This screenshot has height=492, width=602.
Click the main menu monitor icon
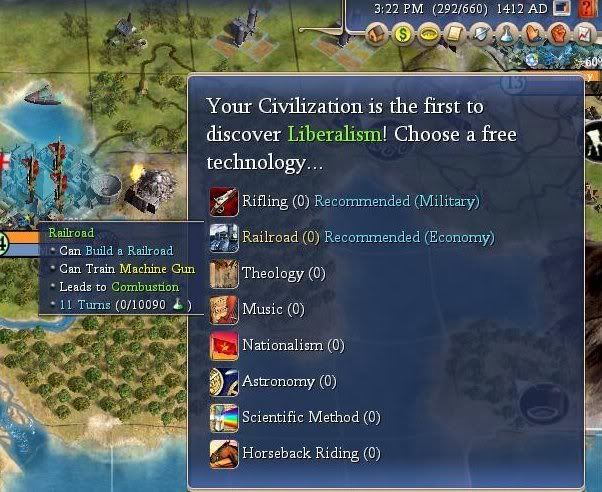coord(562,9)
